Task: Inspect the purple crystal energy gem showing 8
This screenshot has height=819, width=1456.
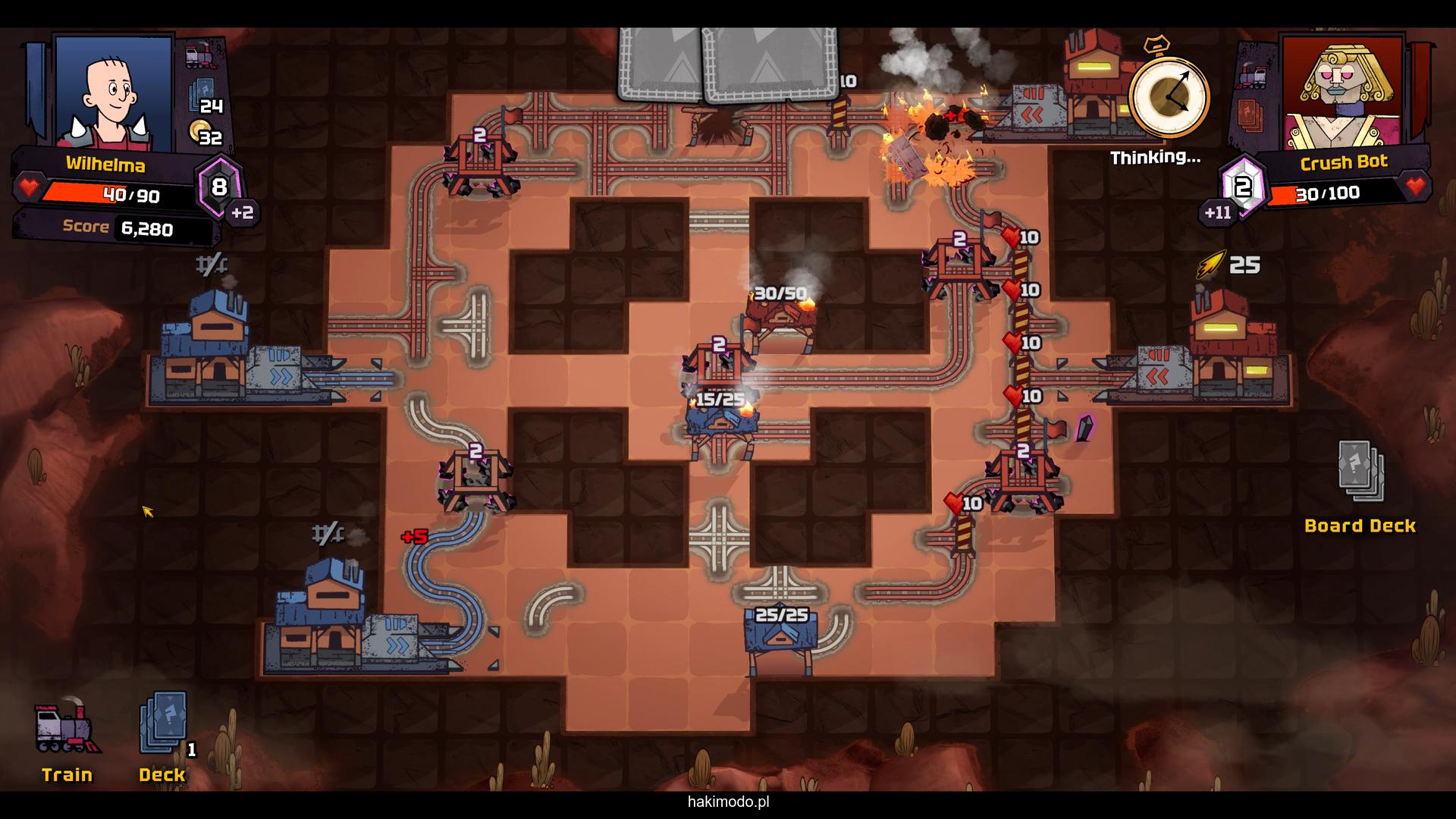Action: tap(219, 187)
